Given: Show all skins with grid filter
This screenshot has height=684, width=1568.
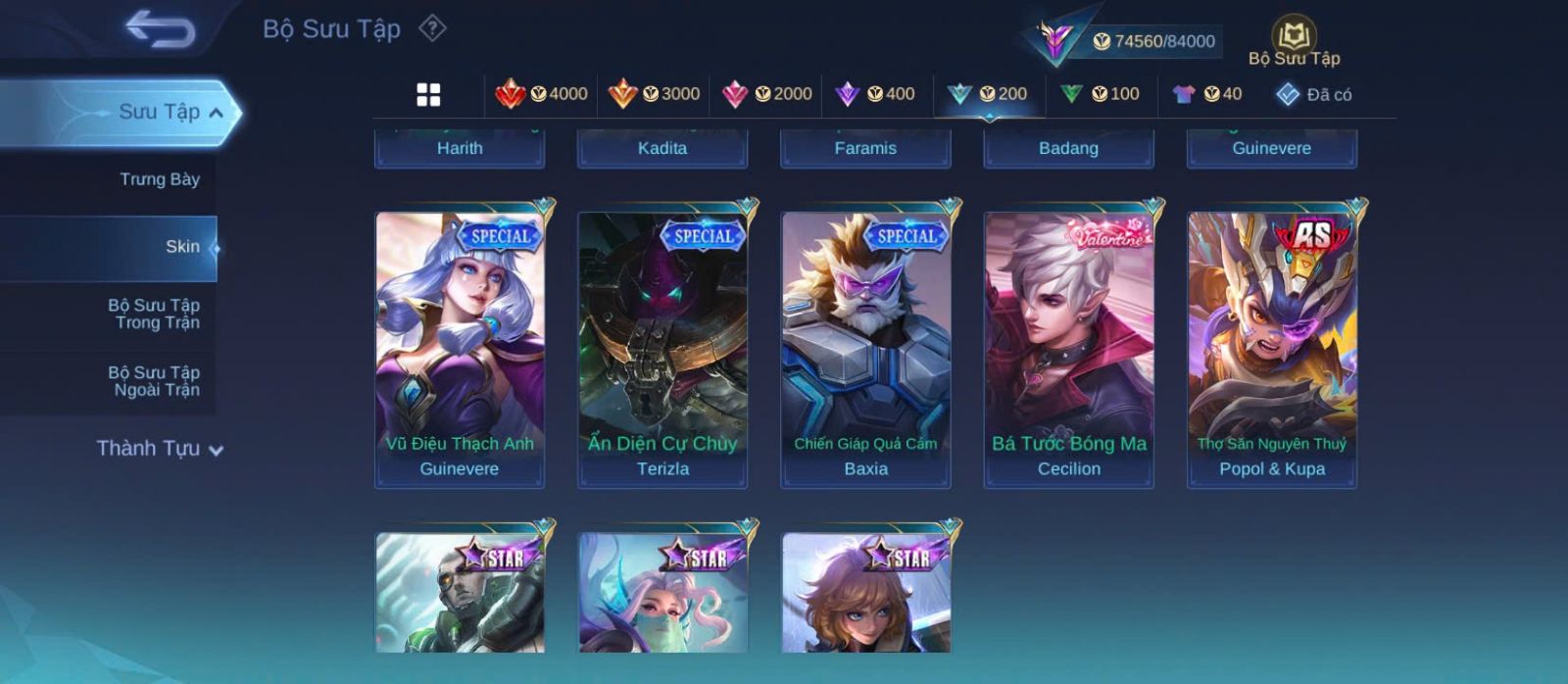Looking at the screenshot, I should 428,94.
